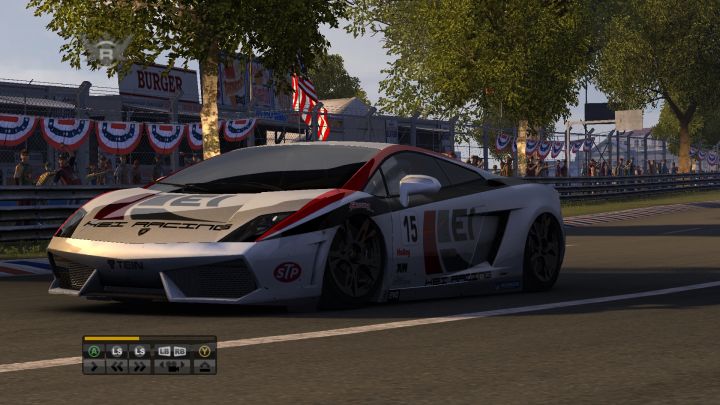
Task: Play the replay with the arrow icon
Action: [x=94, y=366]
